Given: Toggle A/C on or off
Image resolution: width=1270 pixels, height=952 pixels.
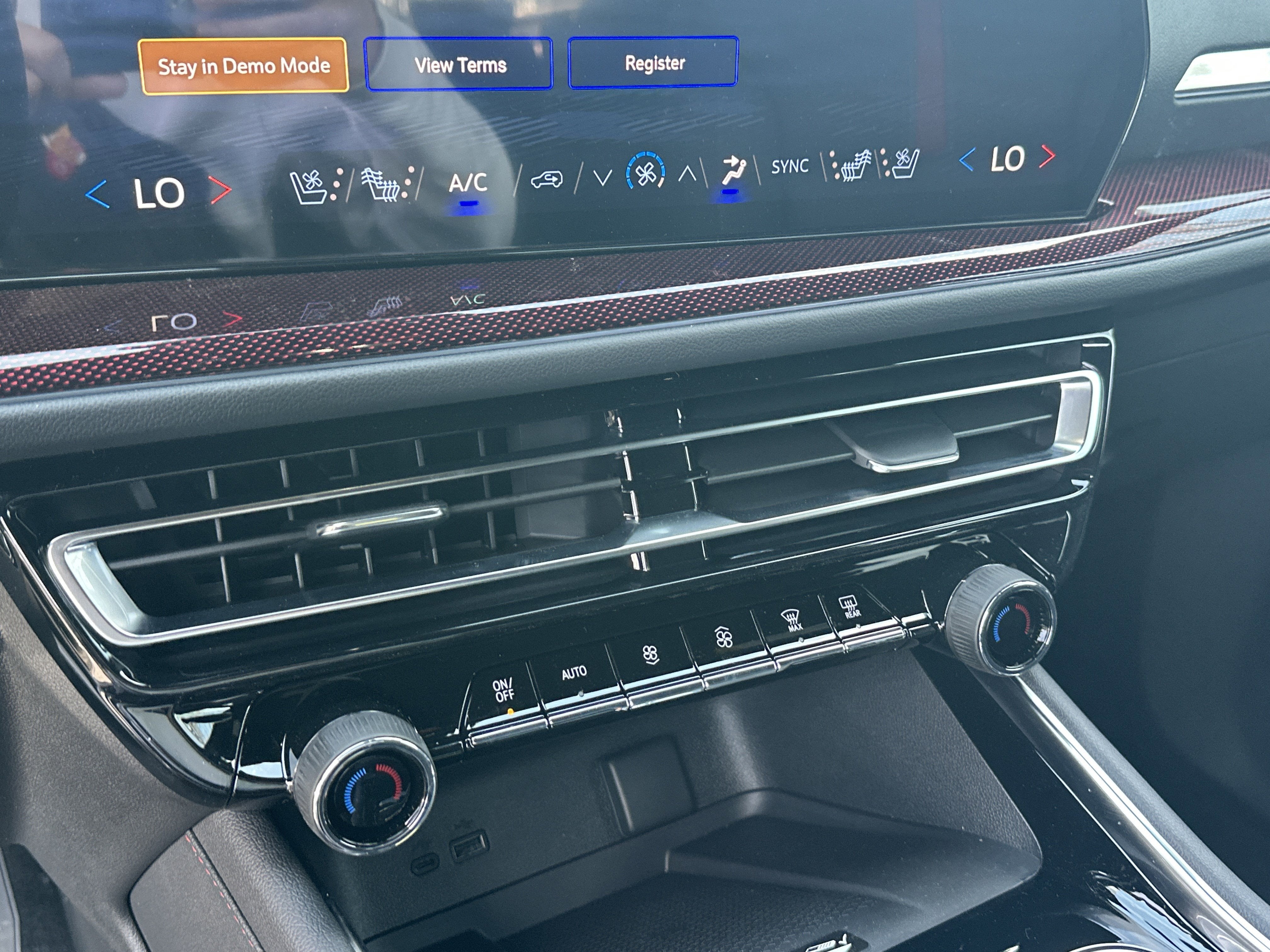Looking at the screenshot, I should click(470, 184).
